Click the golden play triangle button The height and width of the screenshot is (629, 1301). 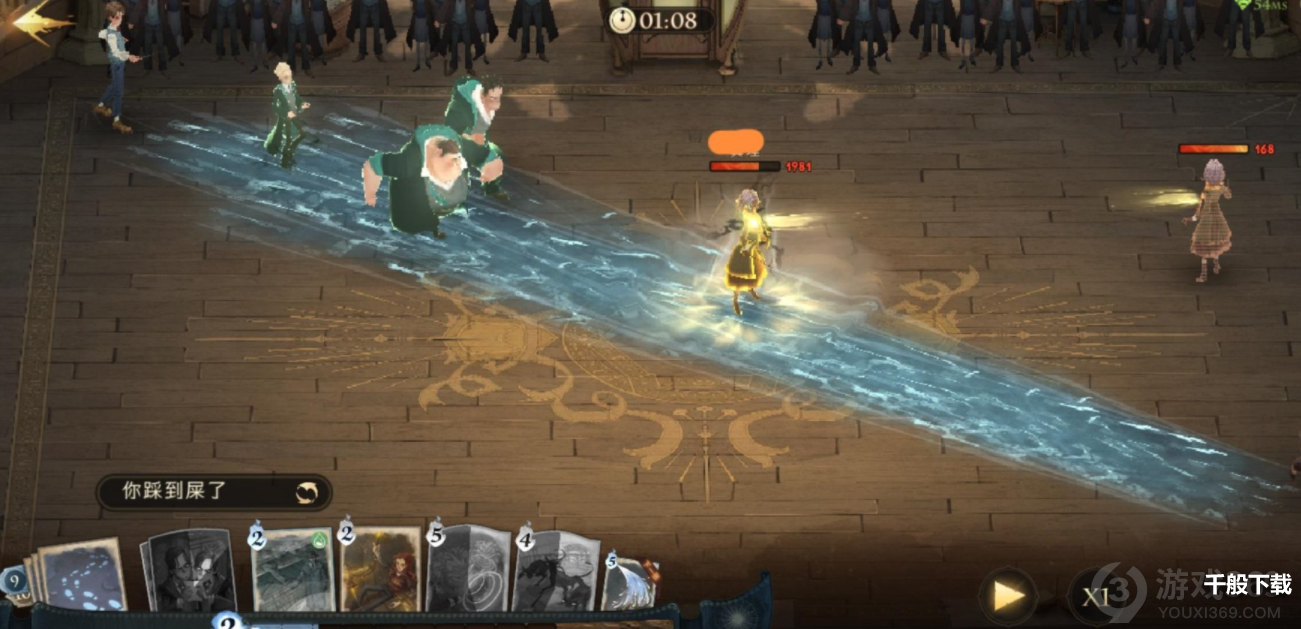(1008, 596)
